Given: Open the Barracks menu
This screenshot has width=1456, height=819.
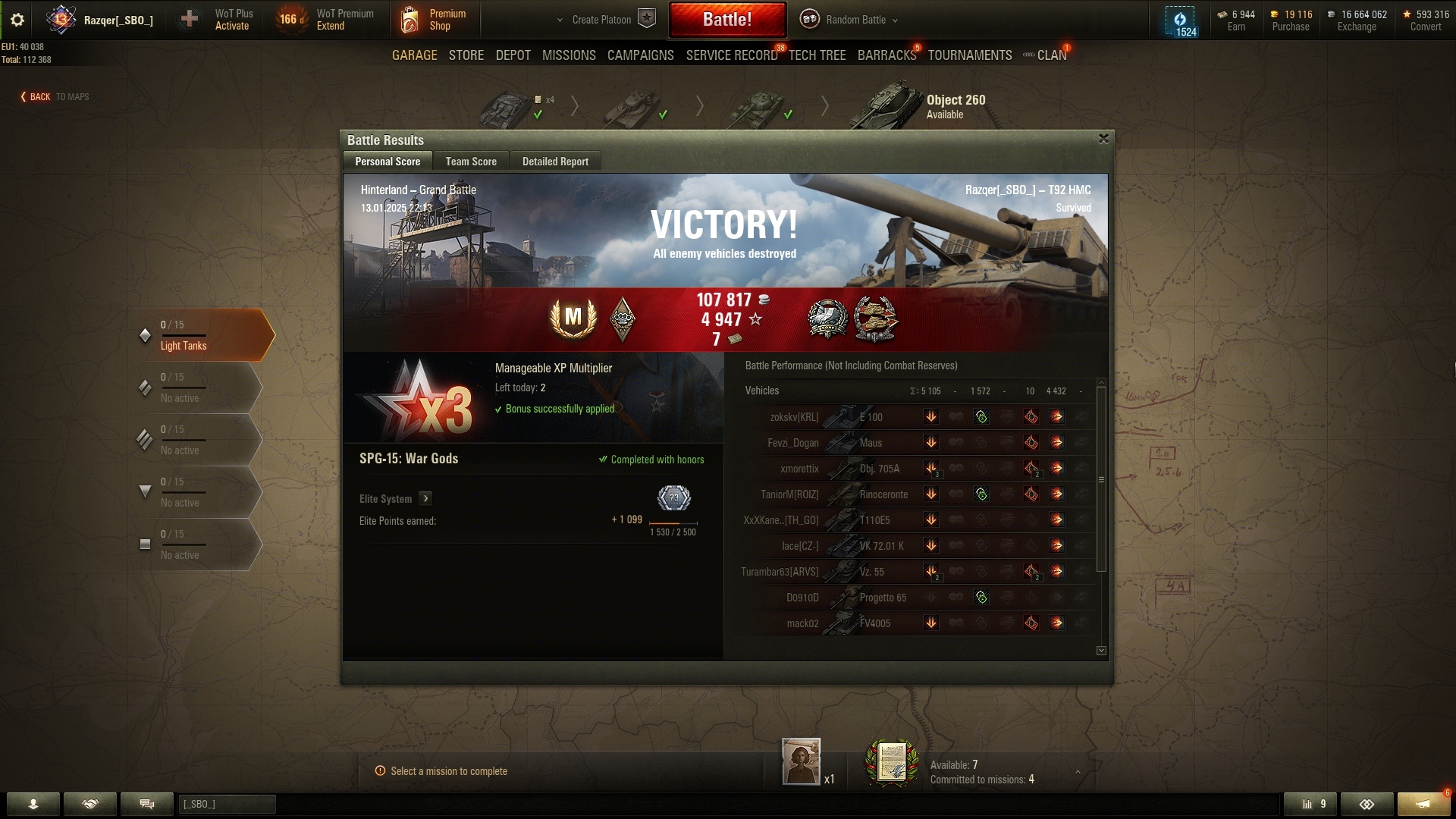Looking at the screenshot, I should pos(886,55).
